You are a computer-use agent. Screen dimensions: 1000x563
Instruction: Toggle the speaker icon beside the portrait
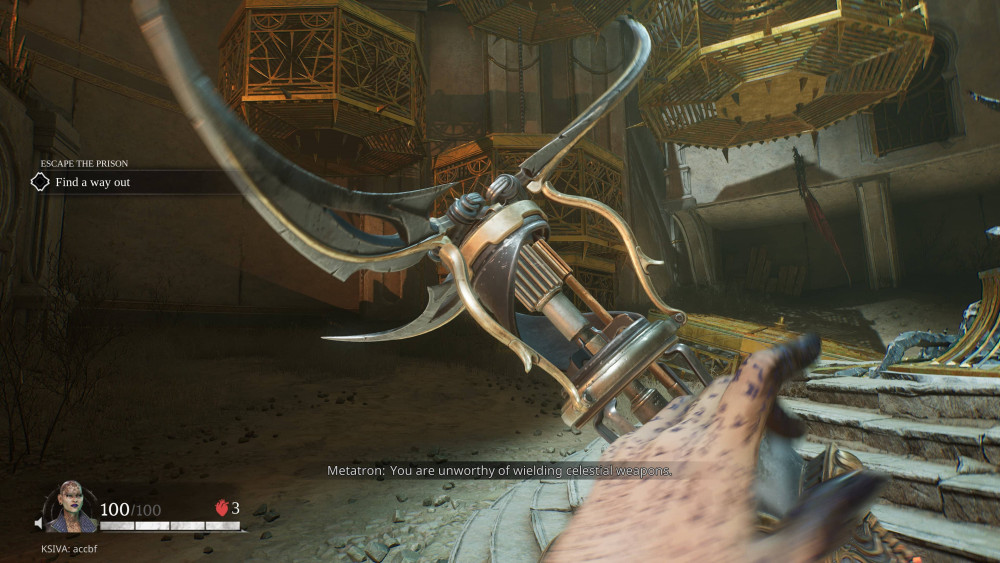pos(40,523)
